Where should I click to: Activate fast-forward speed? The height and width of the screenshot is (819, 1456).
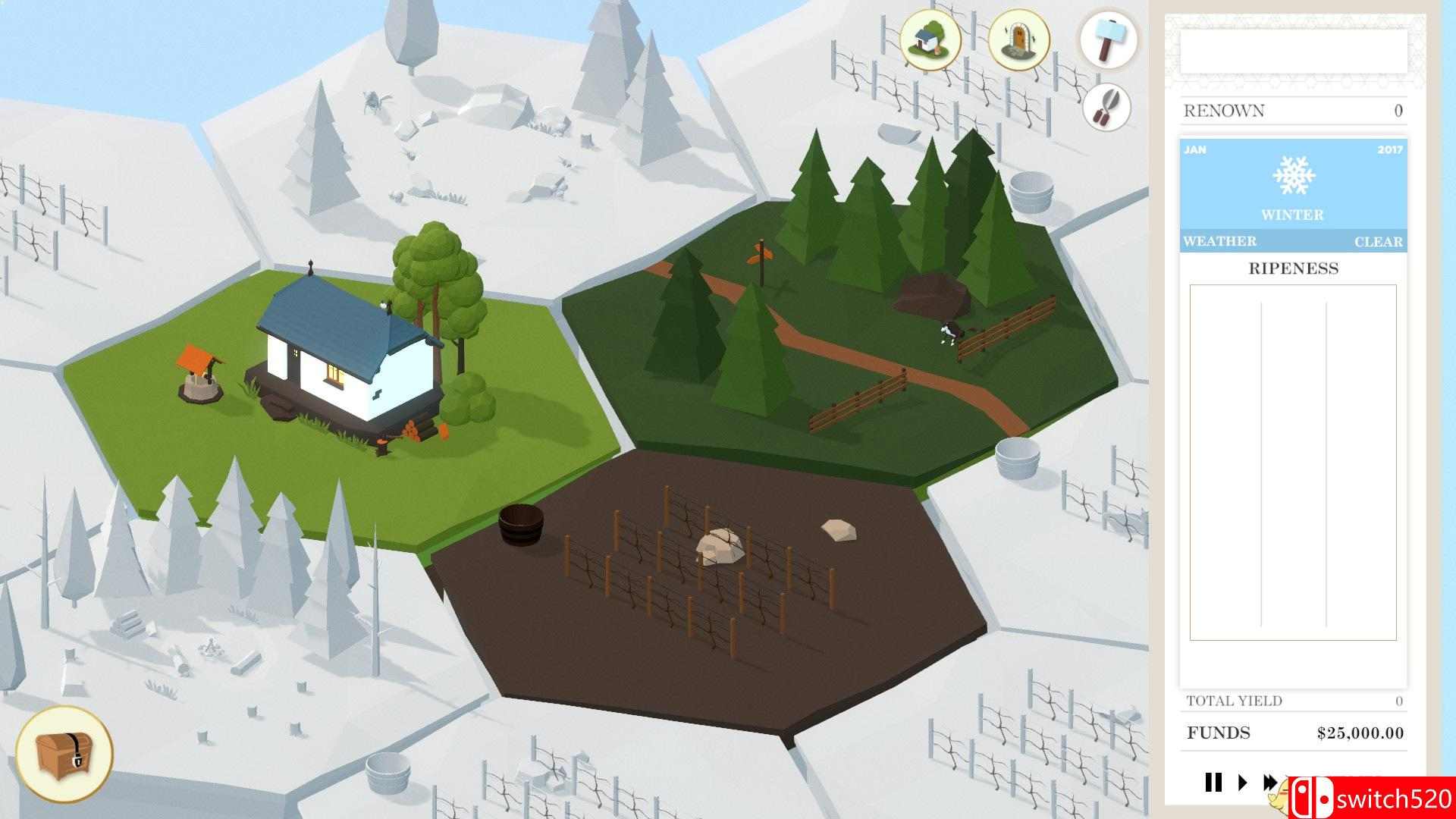pos(1269,782)
